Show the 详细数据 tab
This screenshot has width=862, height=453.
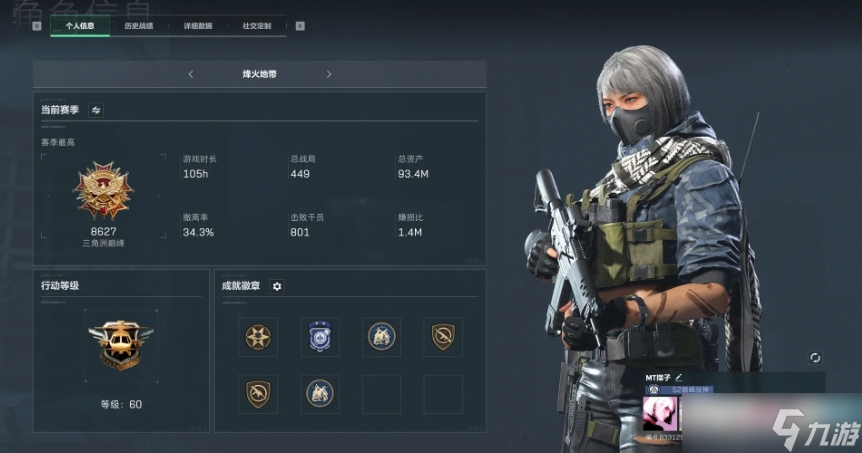point(198,26)
